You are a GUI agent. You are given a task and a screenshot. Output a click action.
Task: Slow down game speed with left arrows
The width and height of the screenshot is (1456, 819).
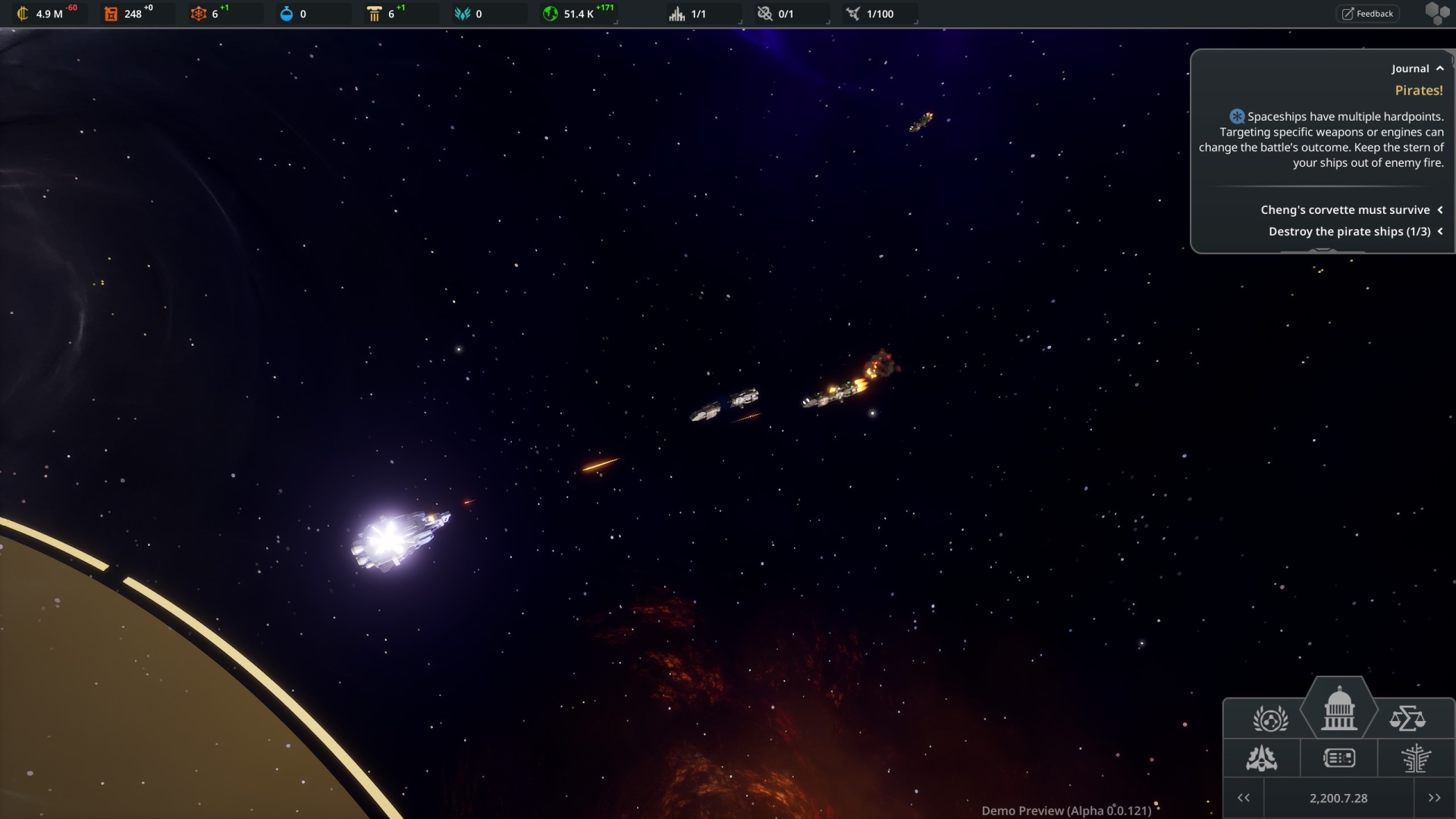[x=1244, y=798]
